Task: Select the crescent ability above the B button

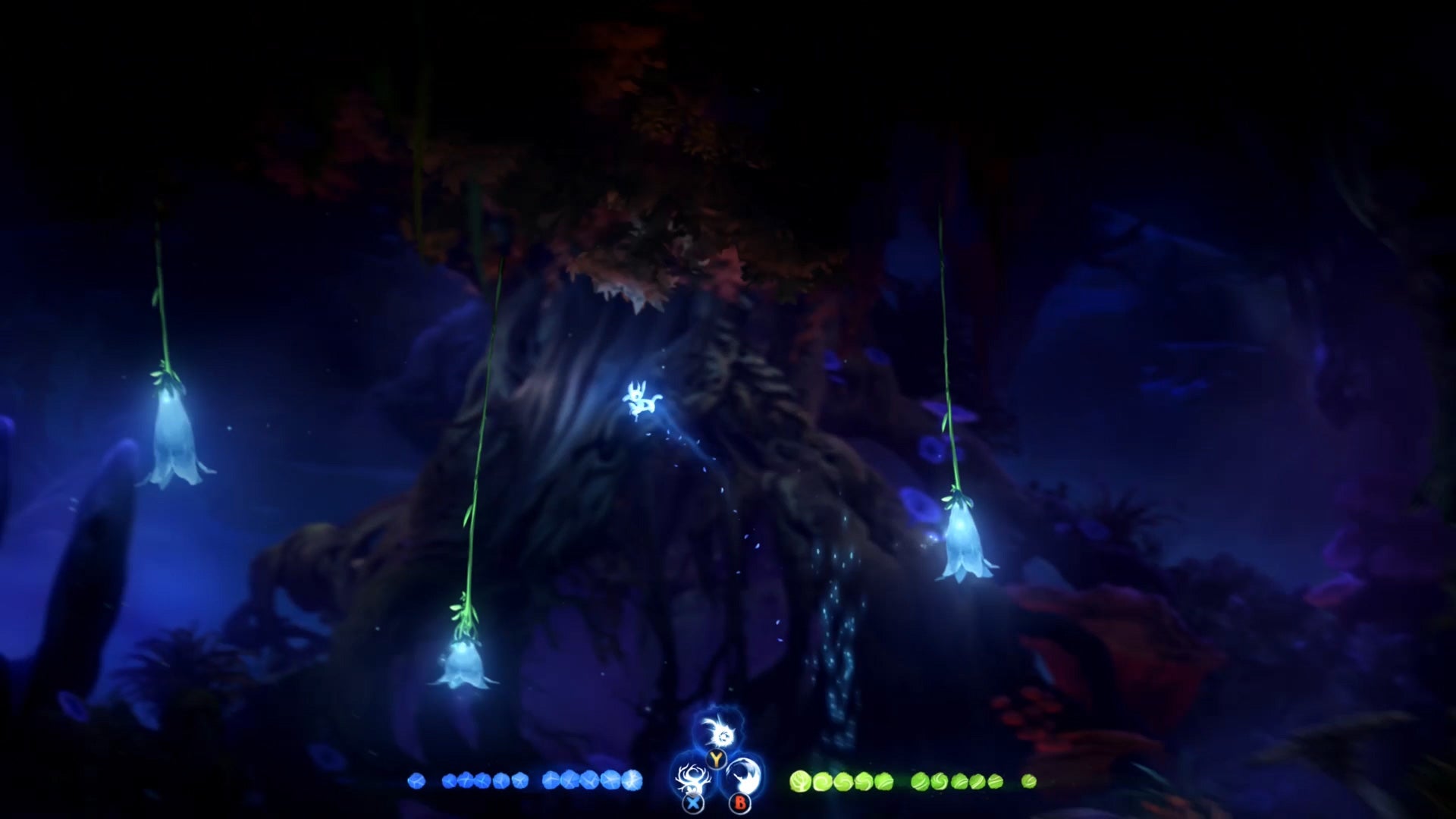Action: point(744,775)
